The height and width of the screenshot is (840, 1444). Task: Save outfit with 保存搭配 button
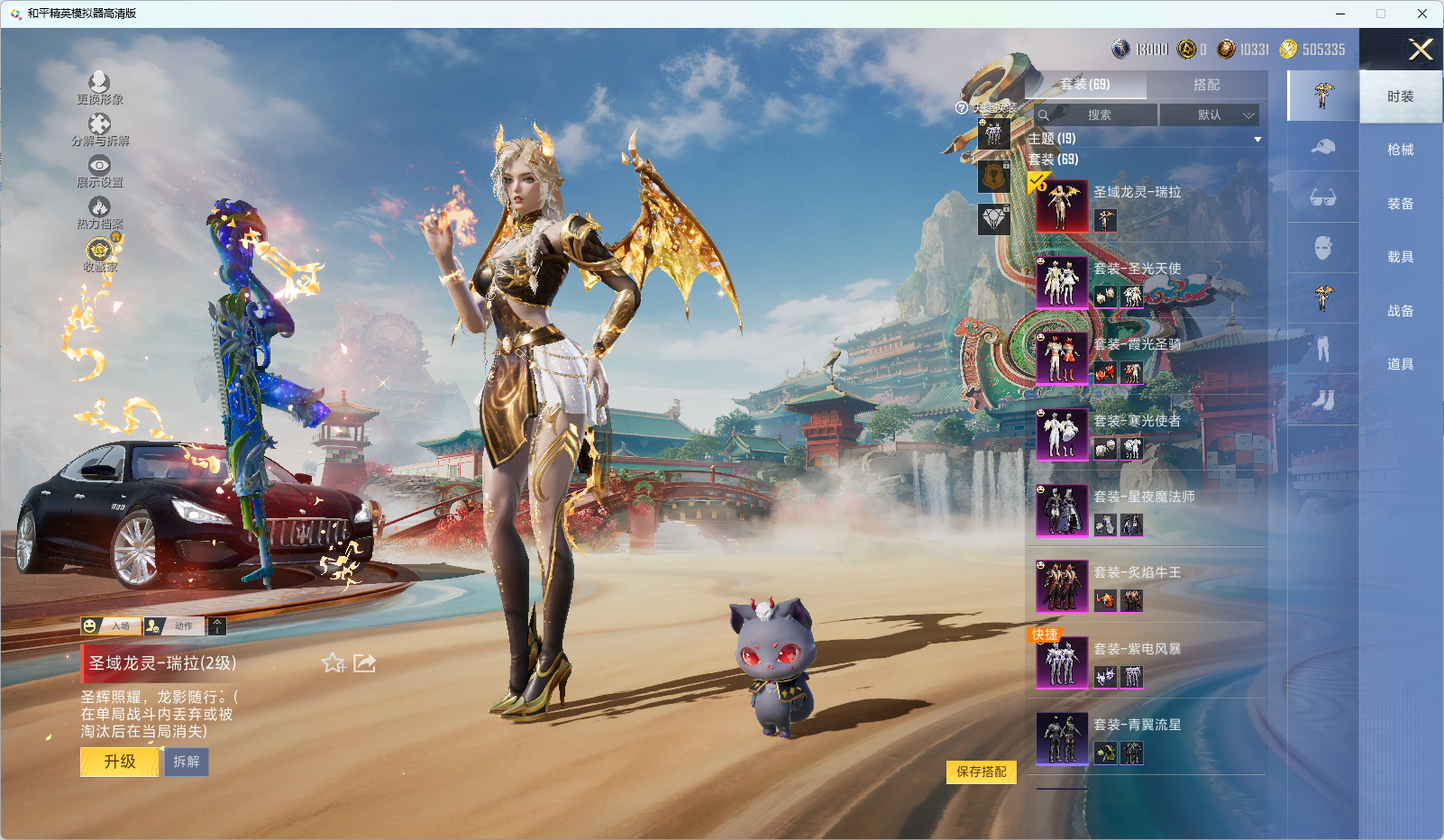click(x=981, y=772)
